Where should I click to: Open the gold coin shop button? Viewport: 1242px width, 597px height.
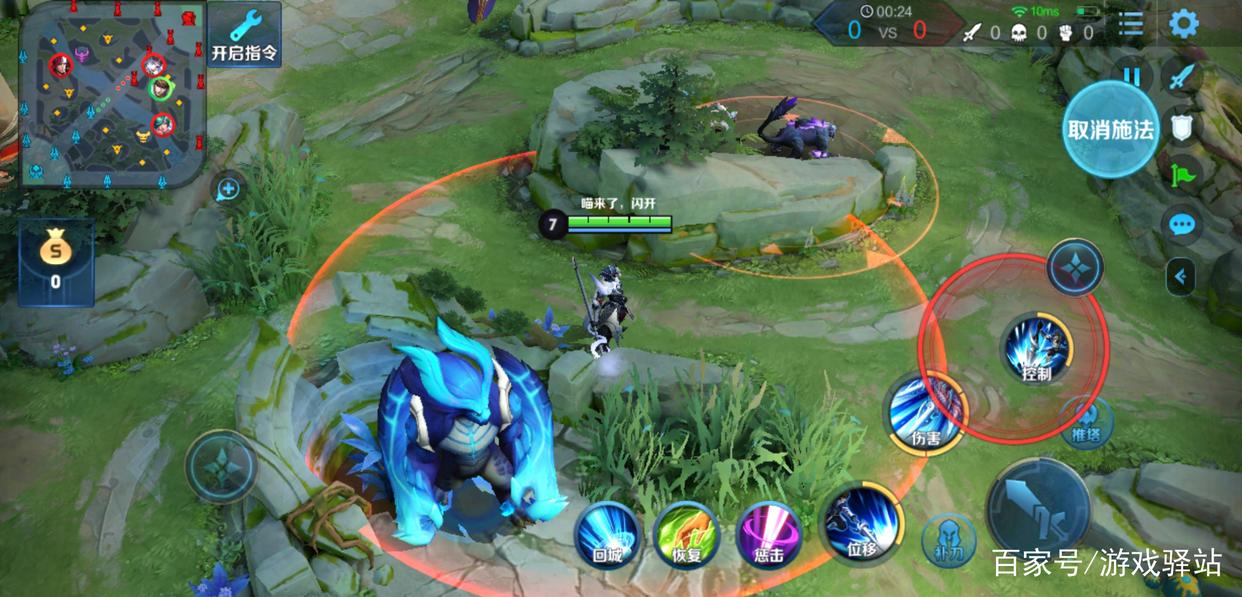coord(56,262)
